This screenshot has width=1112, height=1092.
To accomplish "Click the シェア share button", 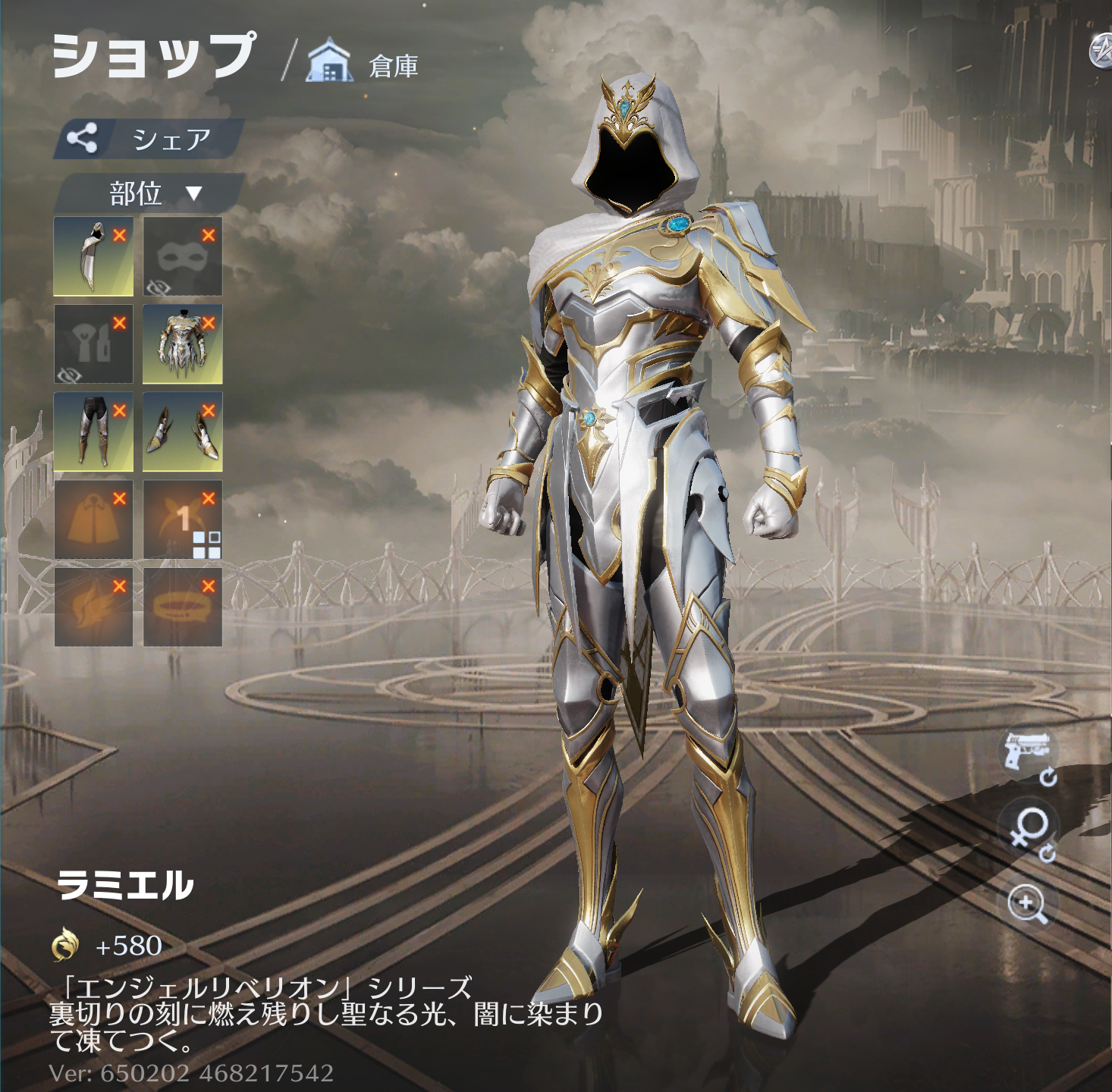I will (x=149, y=139).
